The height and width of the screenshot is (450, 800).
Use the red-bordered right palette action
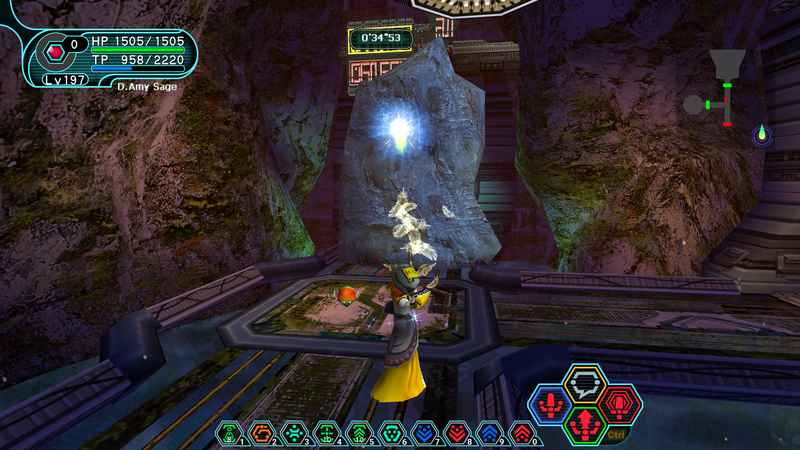[621, 404]
